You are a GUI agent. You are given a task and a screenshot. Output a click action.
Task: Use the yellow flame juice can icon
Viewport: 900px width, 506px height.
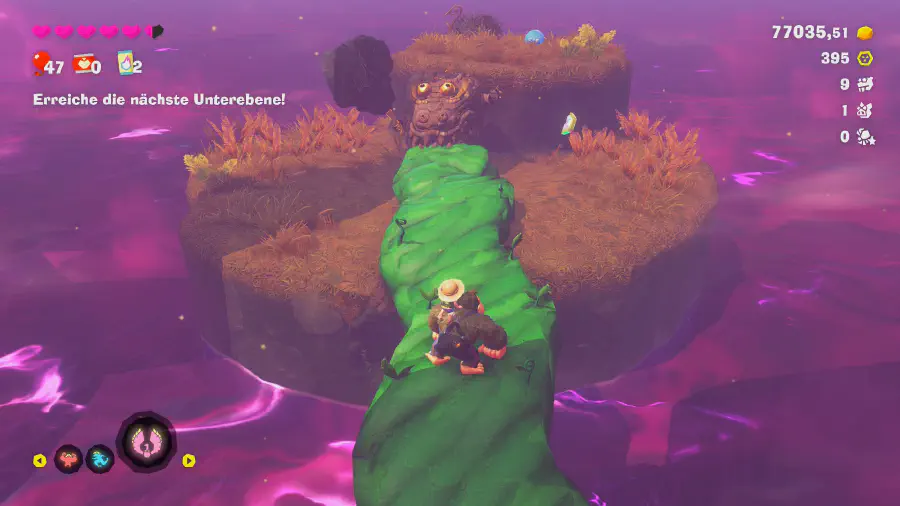point(126,65)
